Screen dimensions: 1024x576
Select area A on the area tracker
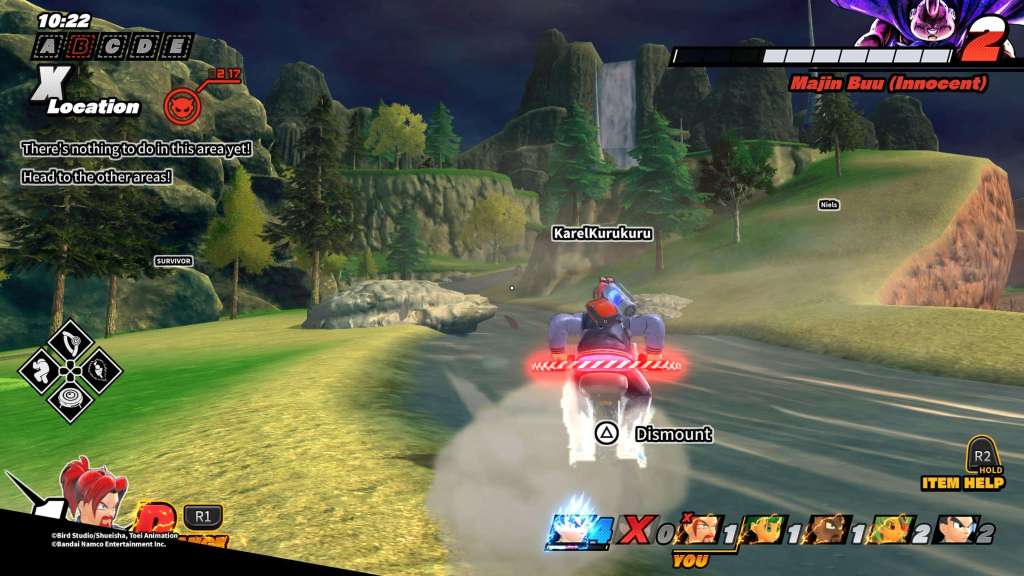(x=47, y=46)
